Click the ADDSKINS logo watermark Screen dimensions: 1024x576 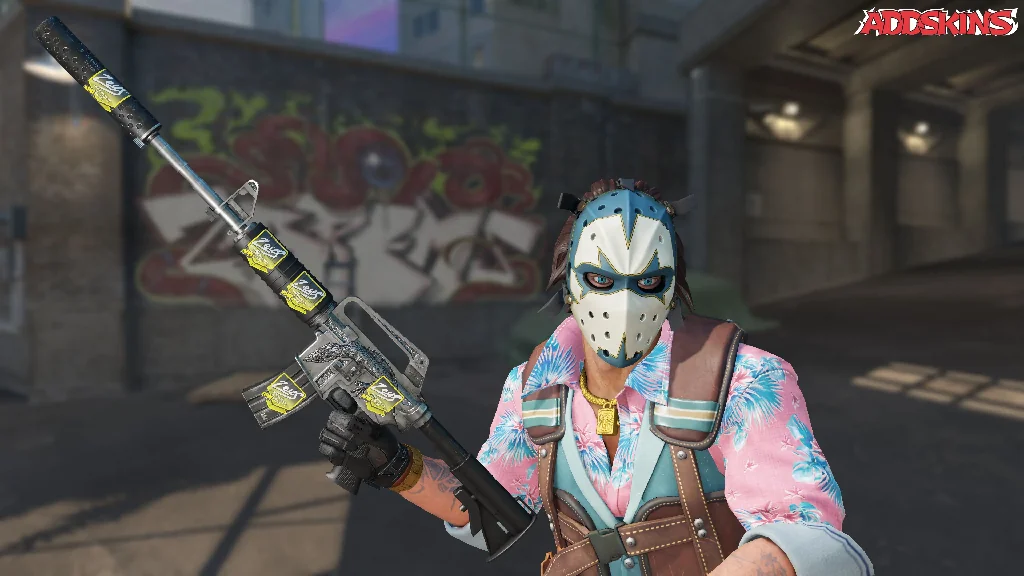(x=937, y=22)
